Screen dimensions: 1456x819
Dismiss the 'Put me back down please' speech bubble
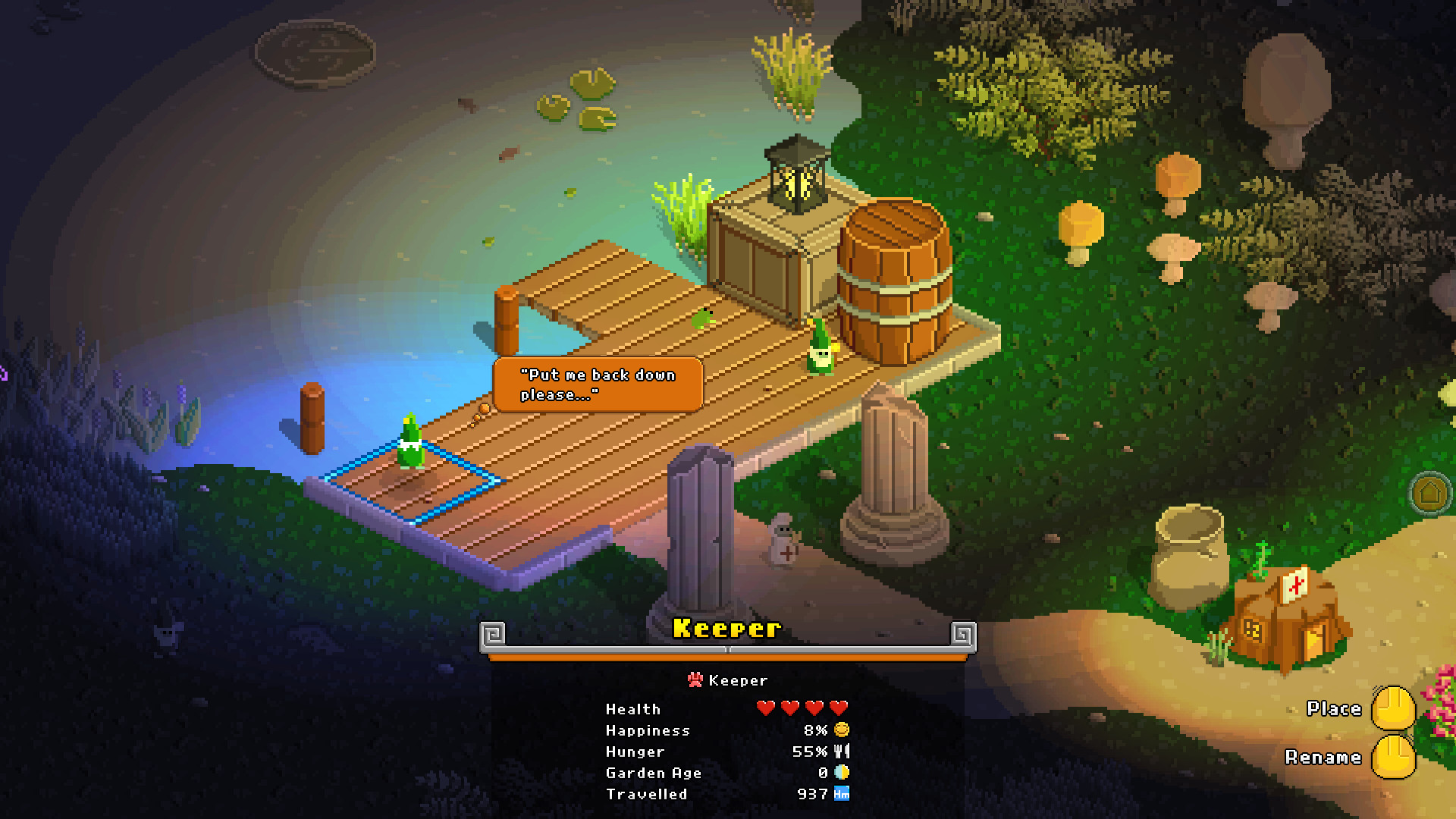pyautogui.click(x=598, y=384)
